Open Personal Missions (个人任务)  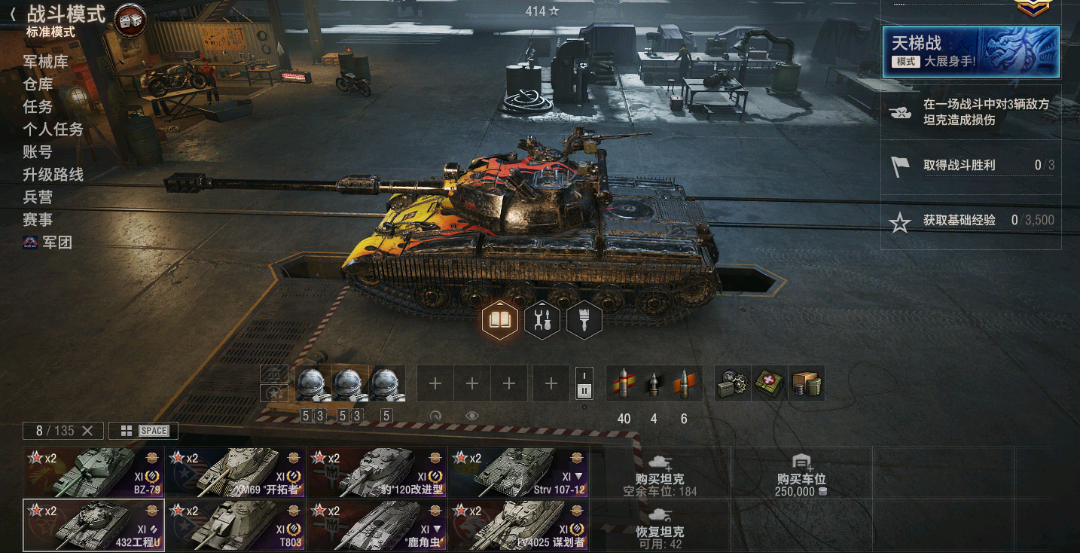pos(53,129)
